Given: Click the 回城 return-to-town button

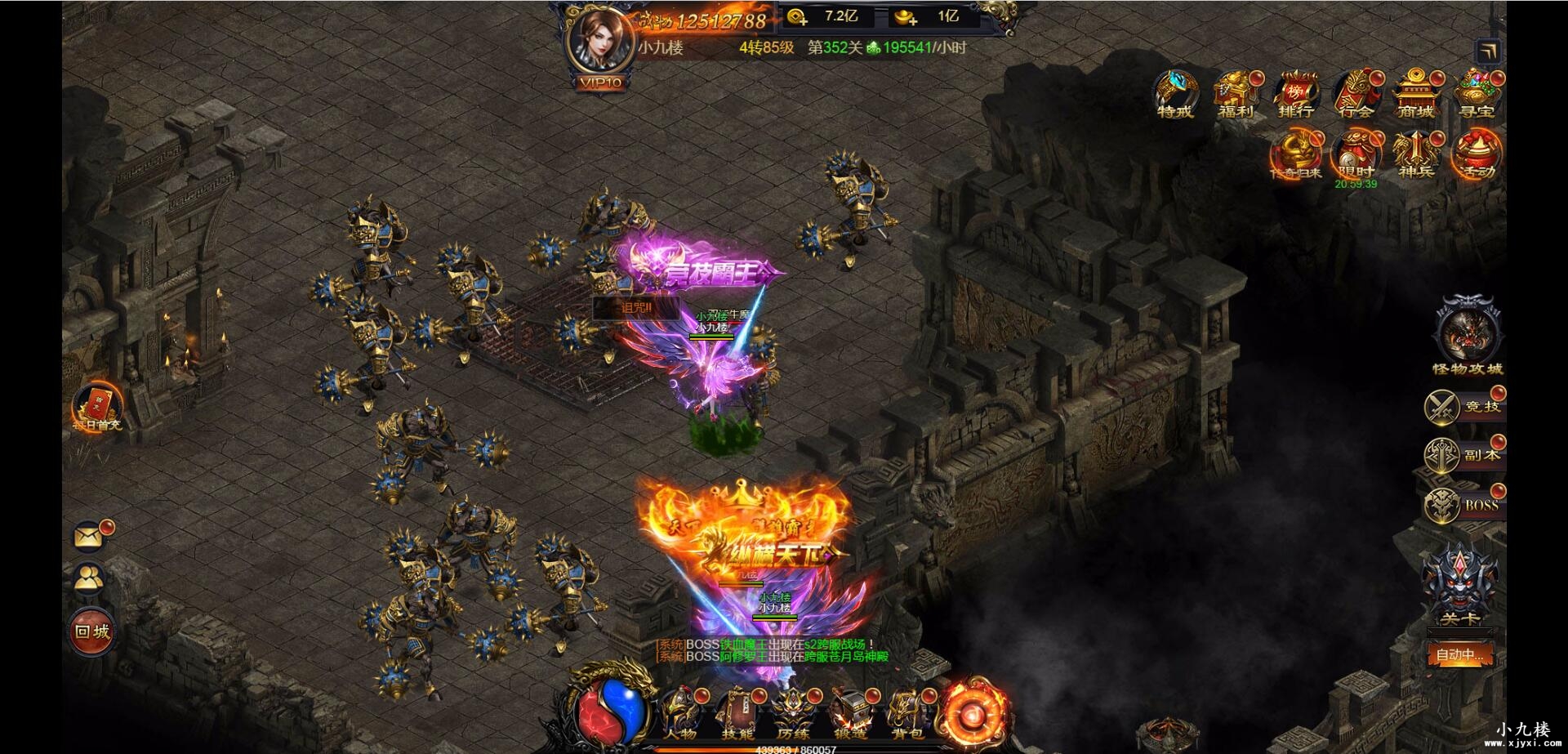Looking at the screenshot, I should [92, 631].
